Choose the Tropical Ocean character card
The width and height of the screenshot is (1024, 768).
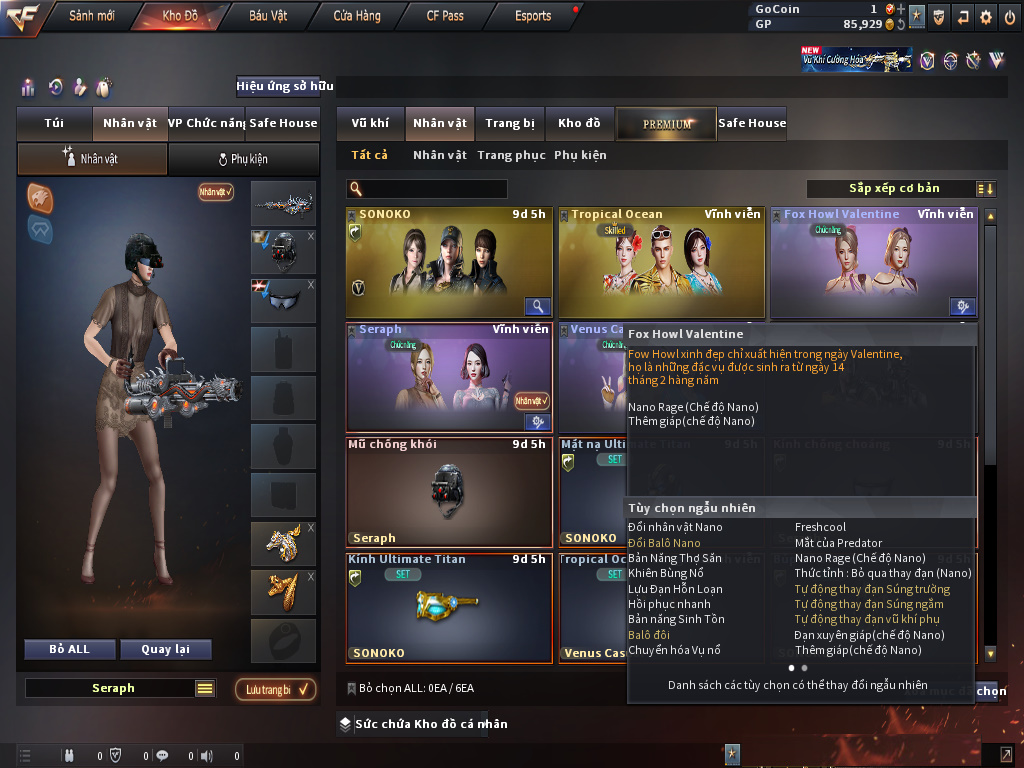point(660,262)
